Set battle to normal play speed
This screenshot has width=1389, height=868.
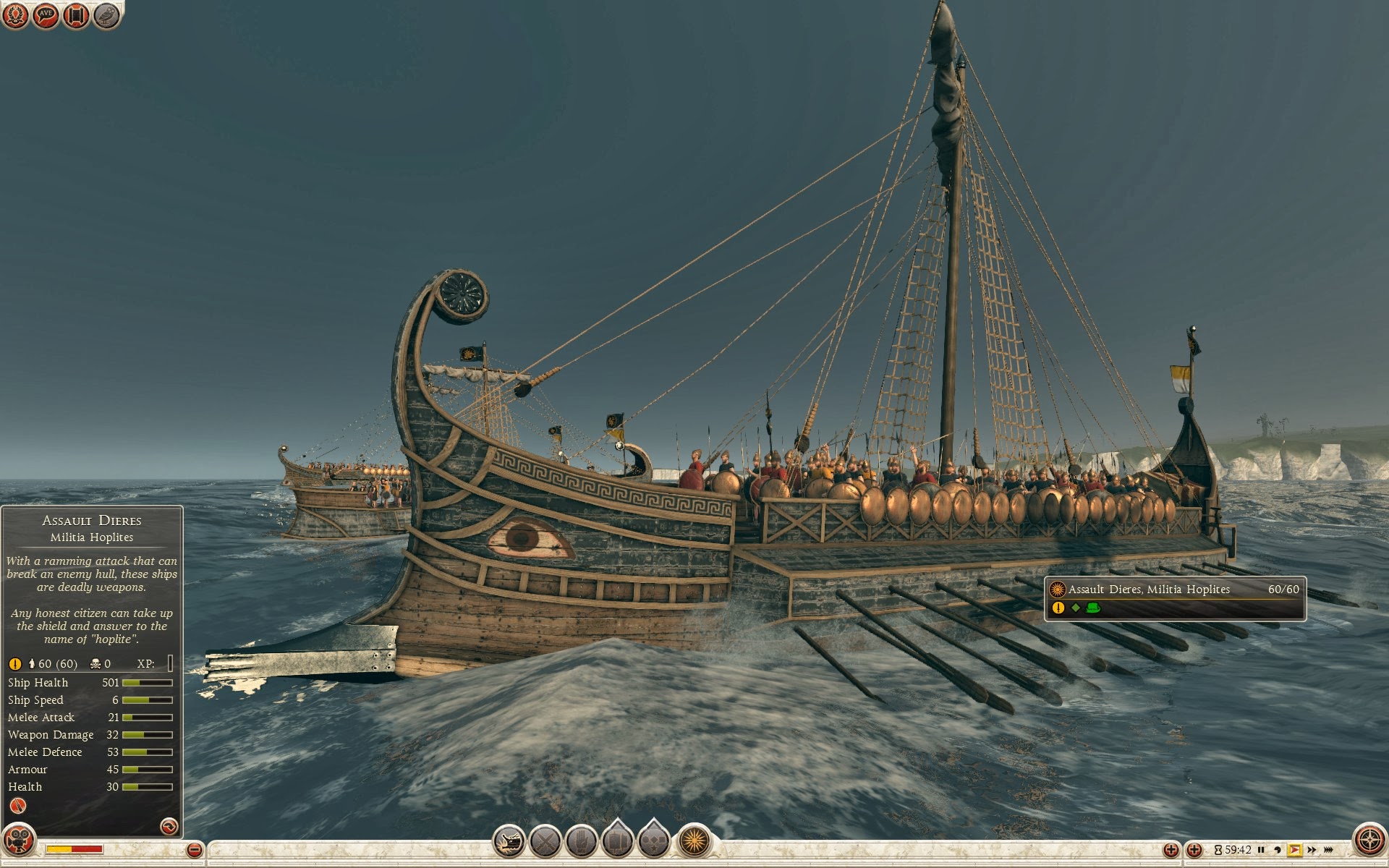pos(1294,850)
